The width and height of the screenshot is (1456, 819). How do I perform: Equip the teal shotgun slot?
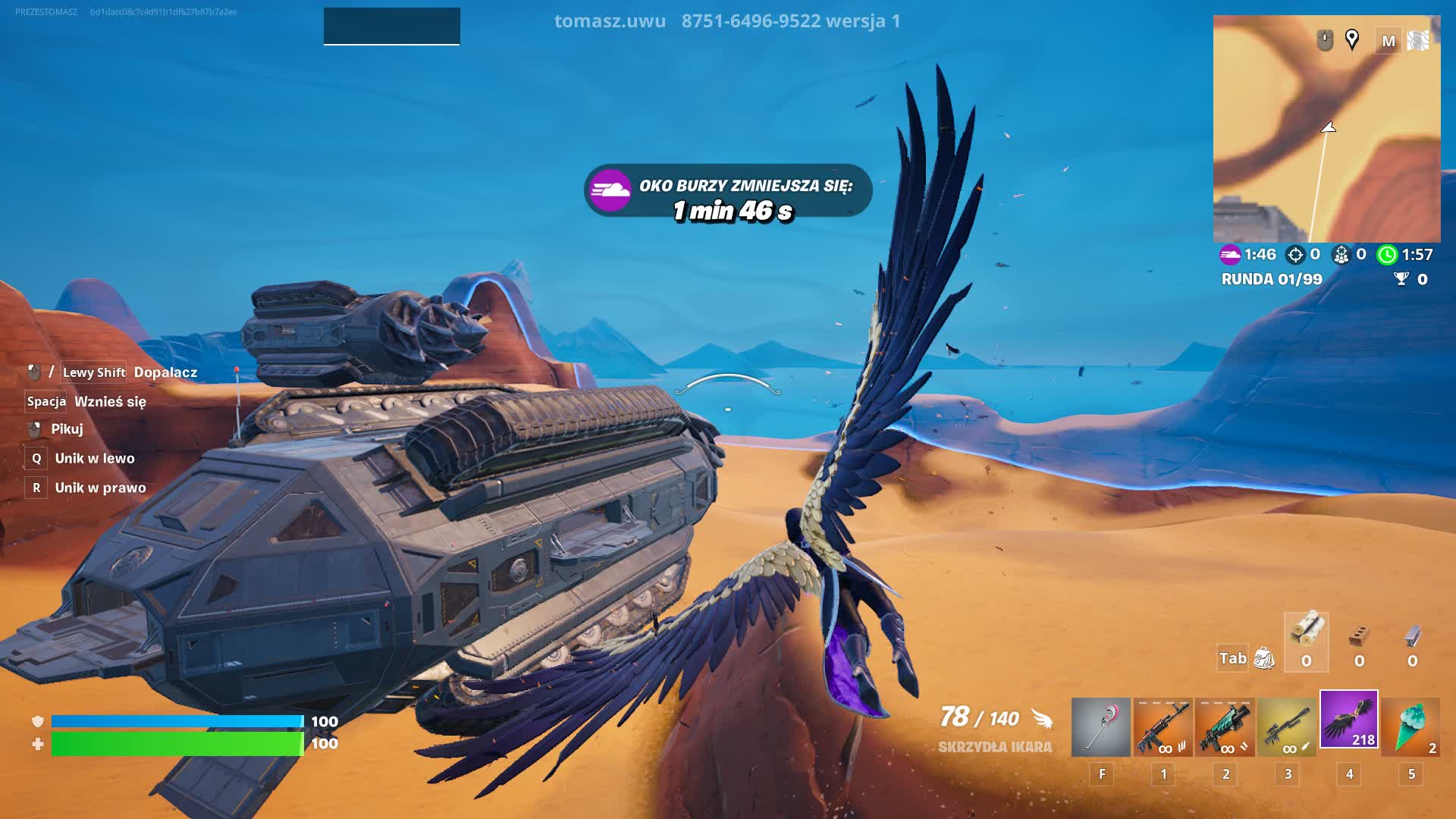(x=1225, y=727)
